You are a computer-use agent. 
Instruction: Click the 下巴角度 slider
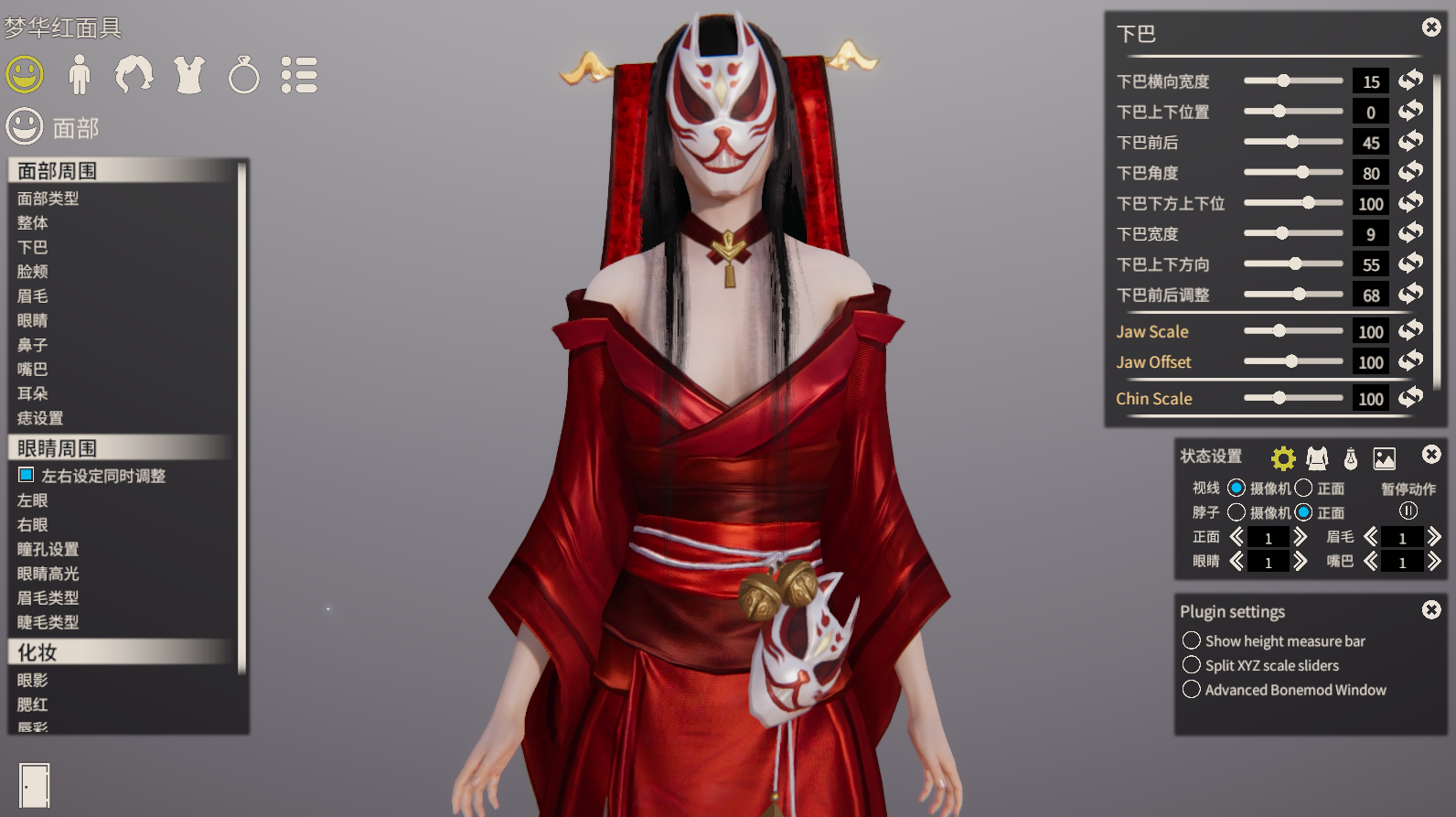[1293, 172]
